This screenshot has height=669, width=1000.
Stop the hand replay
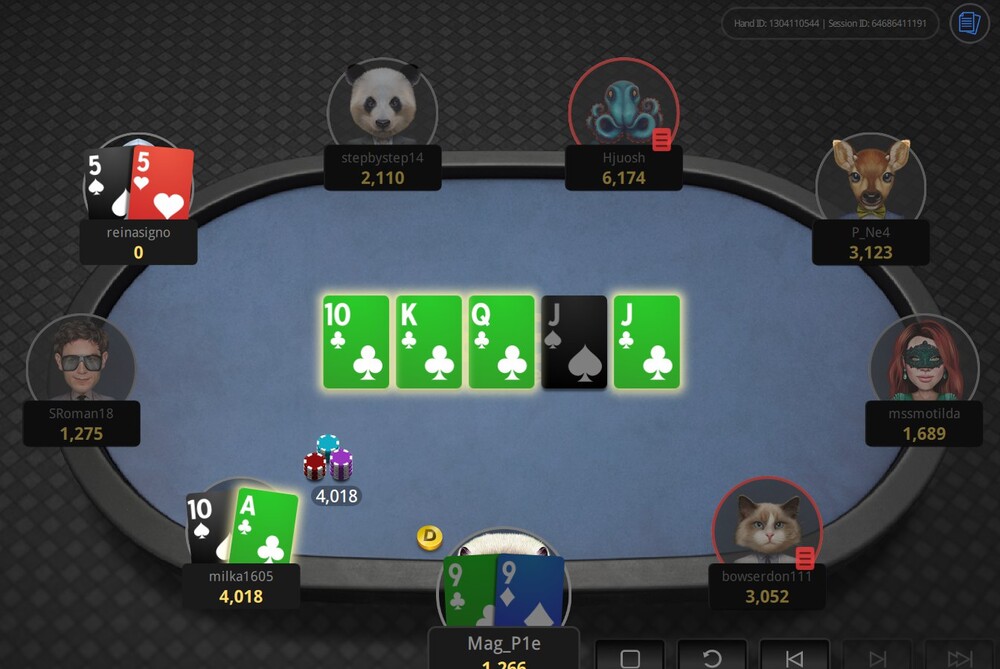630,658
